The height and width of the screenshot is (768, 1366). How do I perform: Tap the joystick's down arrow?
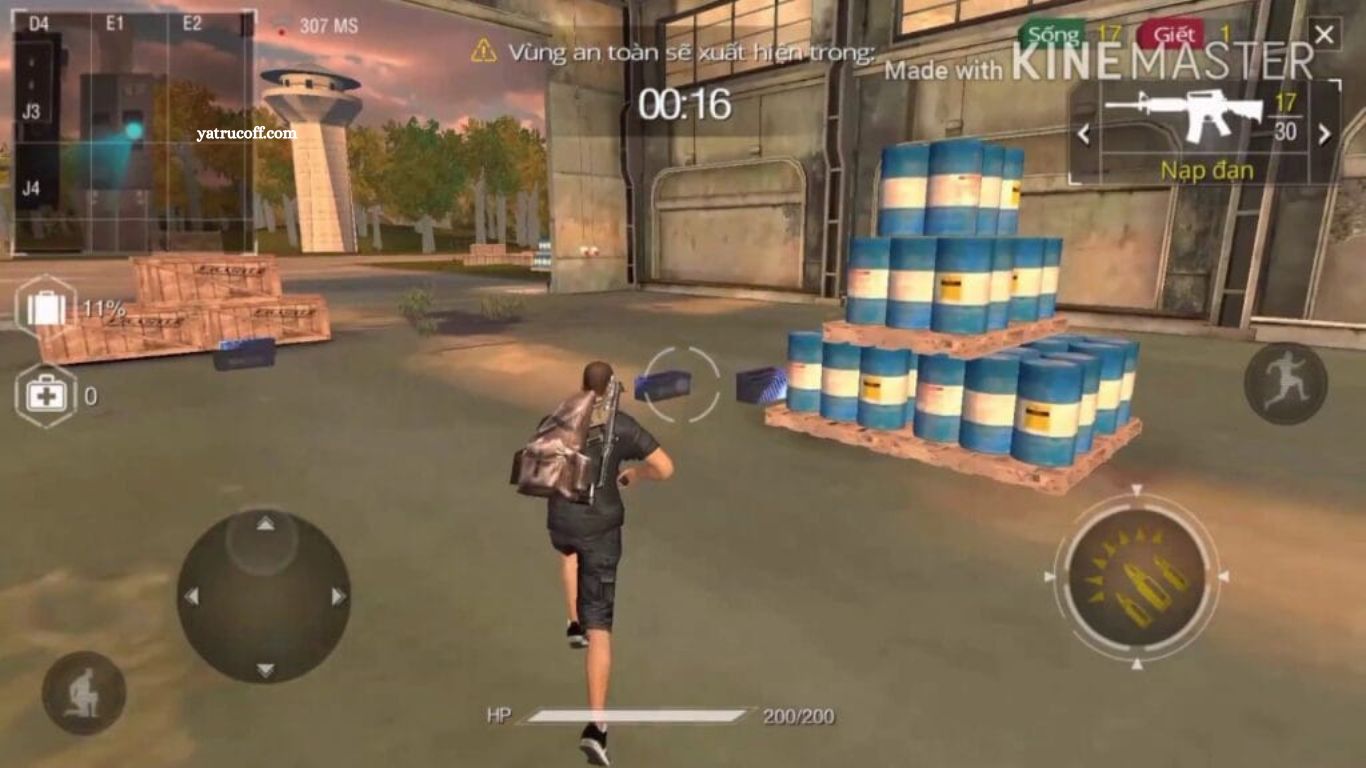click(265, 669)
